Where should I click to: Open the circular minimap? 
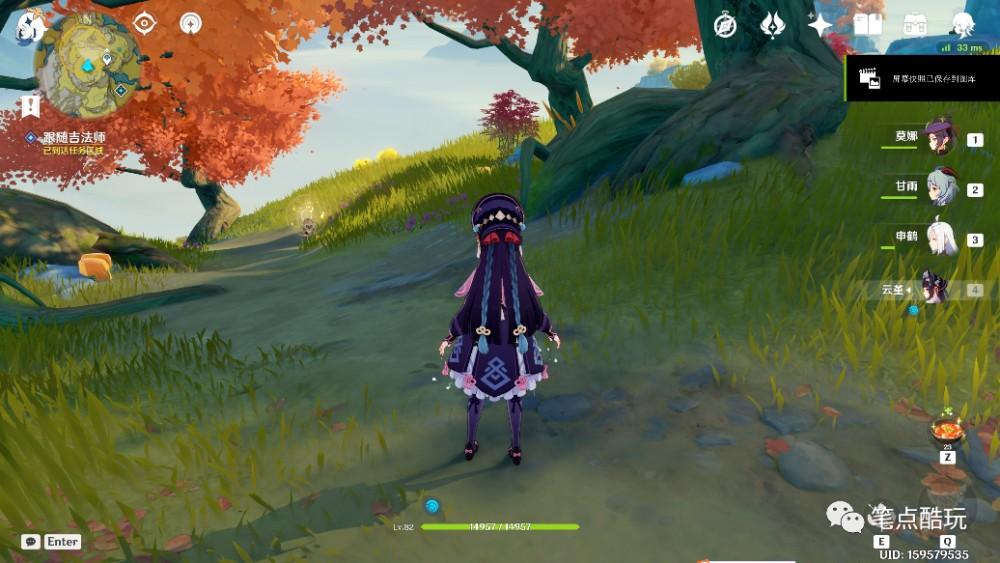point(87,65)
